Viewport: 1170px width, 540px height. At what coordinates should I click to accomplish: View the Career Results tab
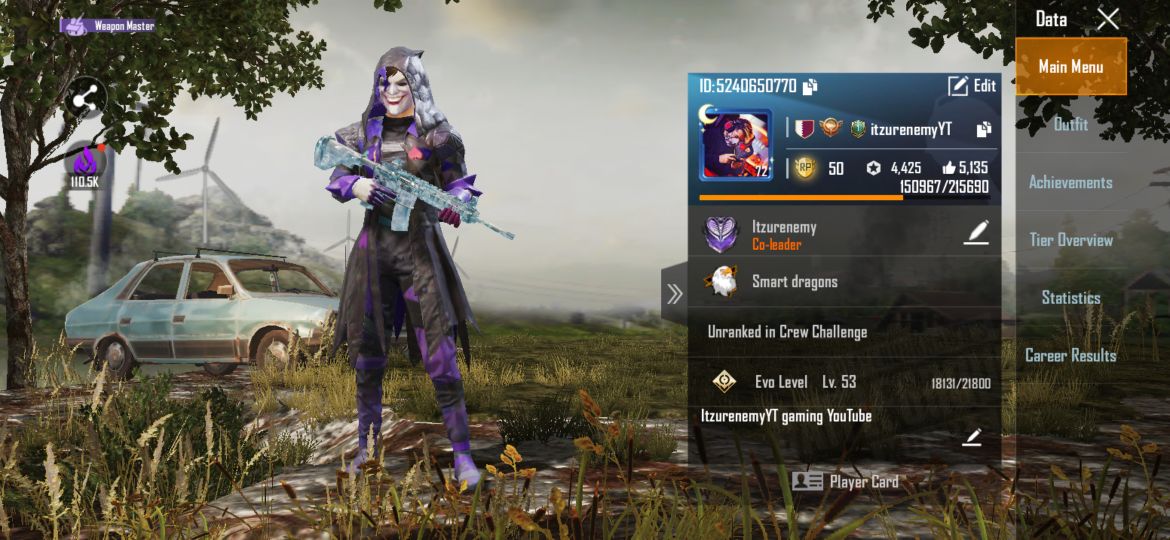1071,355
